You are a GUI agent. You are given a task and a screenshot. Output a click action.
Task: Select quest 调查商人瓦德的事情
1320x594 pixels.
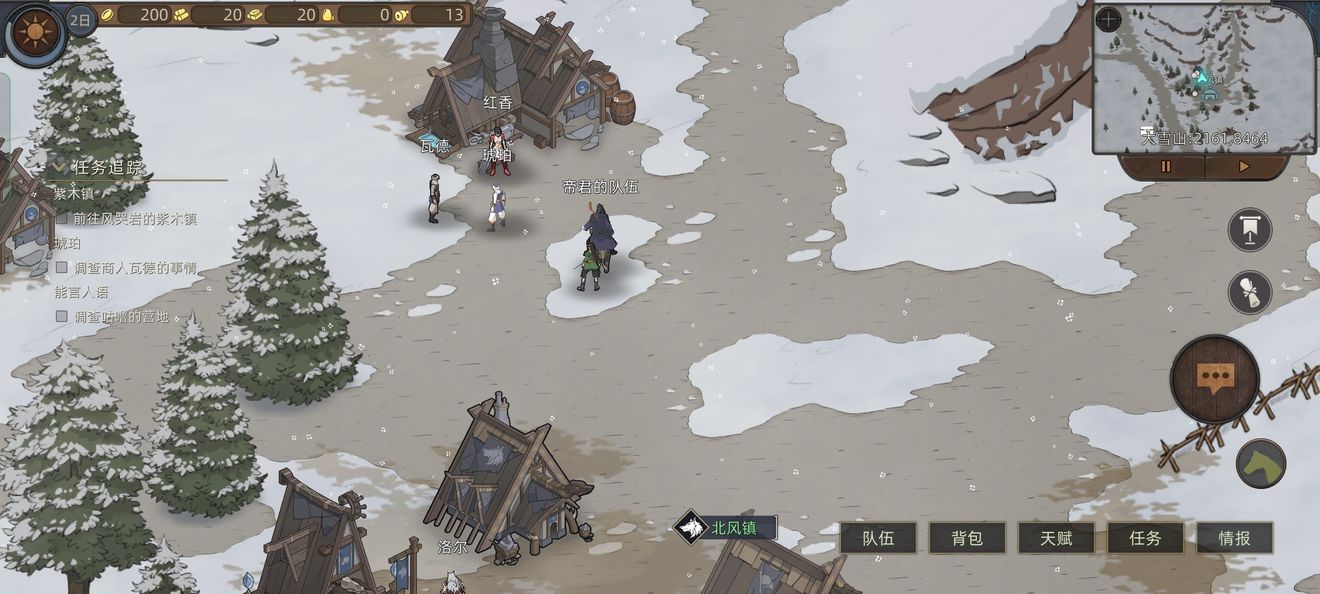pyautogui.click(x=134, y=268)
